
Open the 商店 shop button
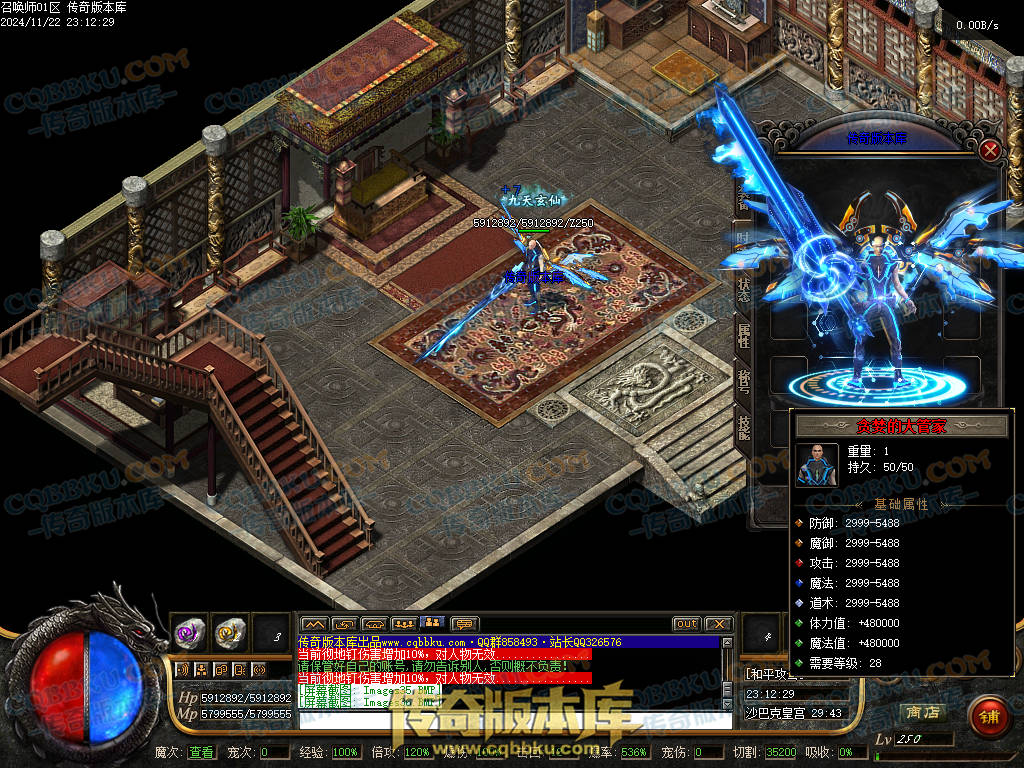pos(922,712)
